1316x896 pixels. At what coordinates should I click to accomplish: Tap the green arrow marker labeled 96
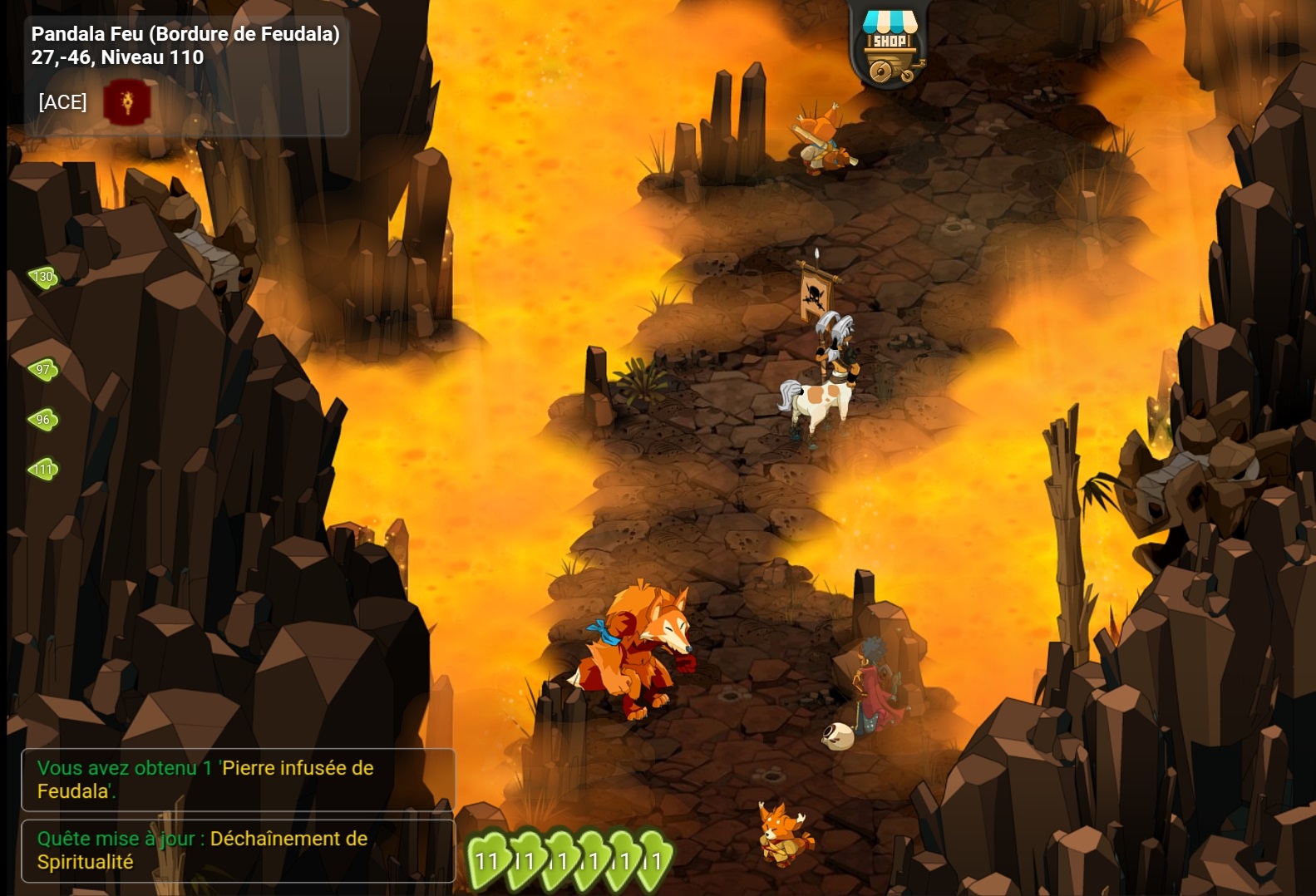43,420
